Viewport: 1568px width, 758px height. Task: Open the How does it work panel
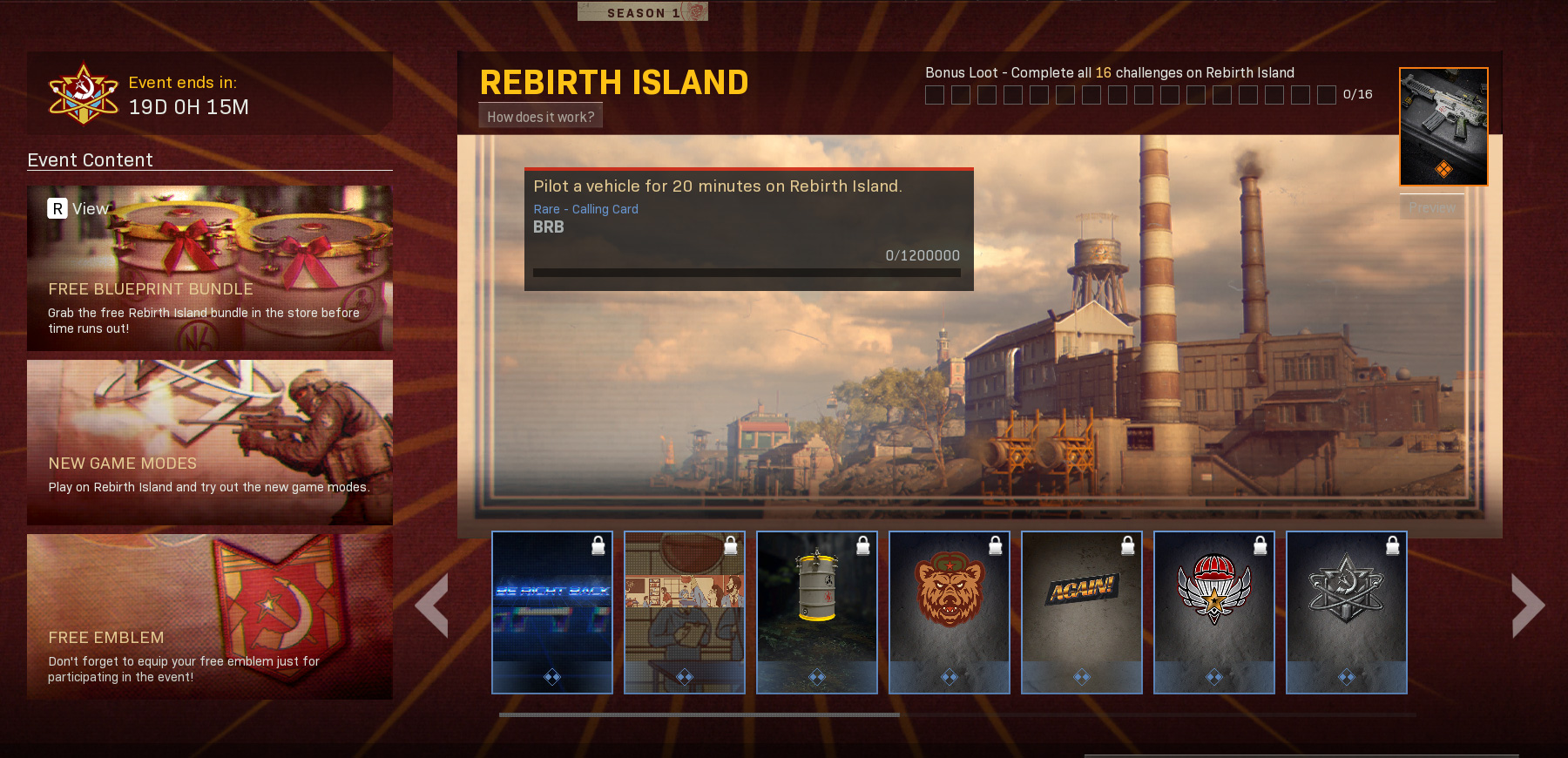point(540,114)
